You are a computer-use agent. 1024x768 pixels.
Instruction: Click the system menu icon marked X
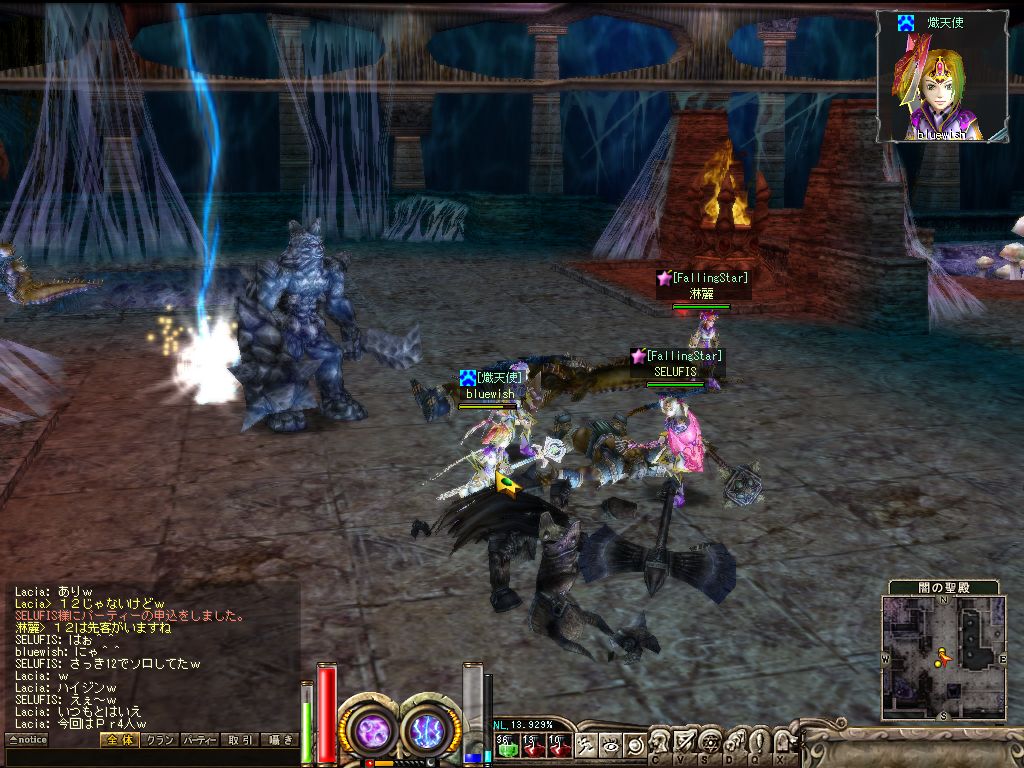(x=780, y=743)
